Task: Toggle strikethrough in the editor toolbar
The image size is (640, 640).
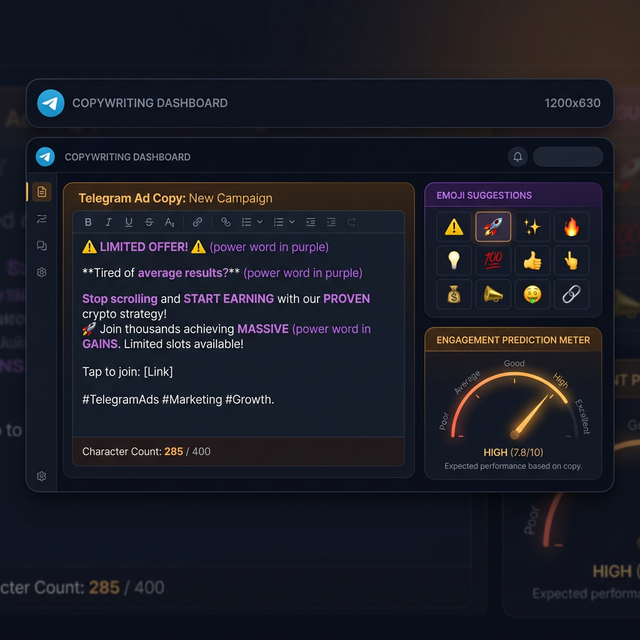Action: pos(149,222)
